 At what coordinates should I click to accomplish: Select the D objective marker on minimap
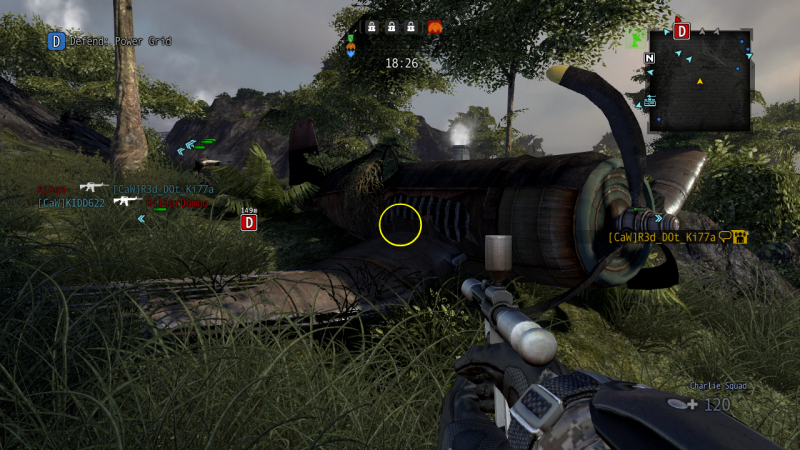[x=682, y=31]
